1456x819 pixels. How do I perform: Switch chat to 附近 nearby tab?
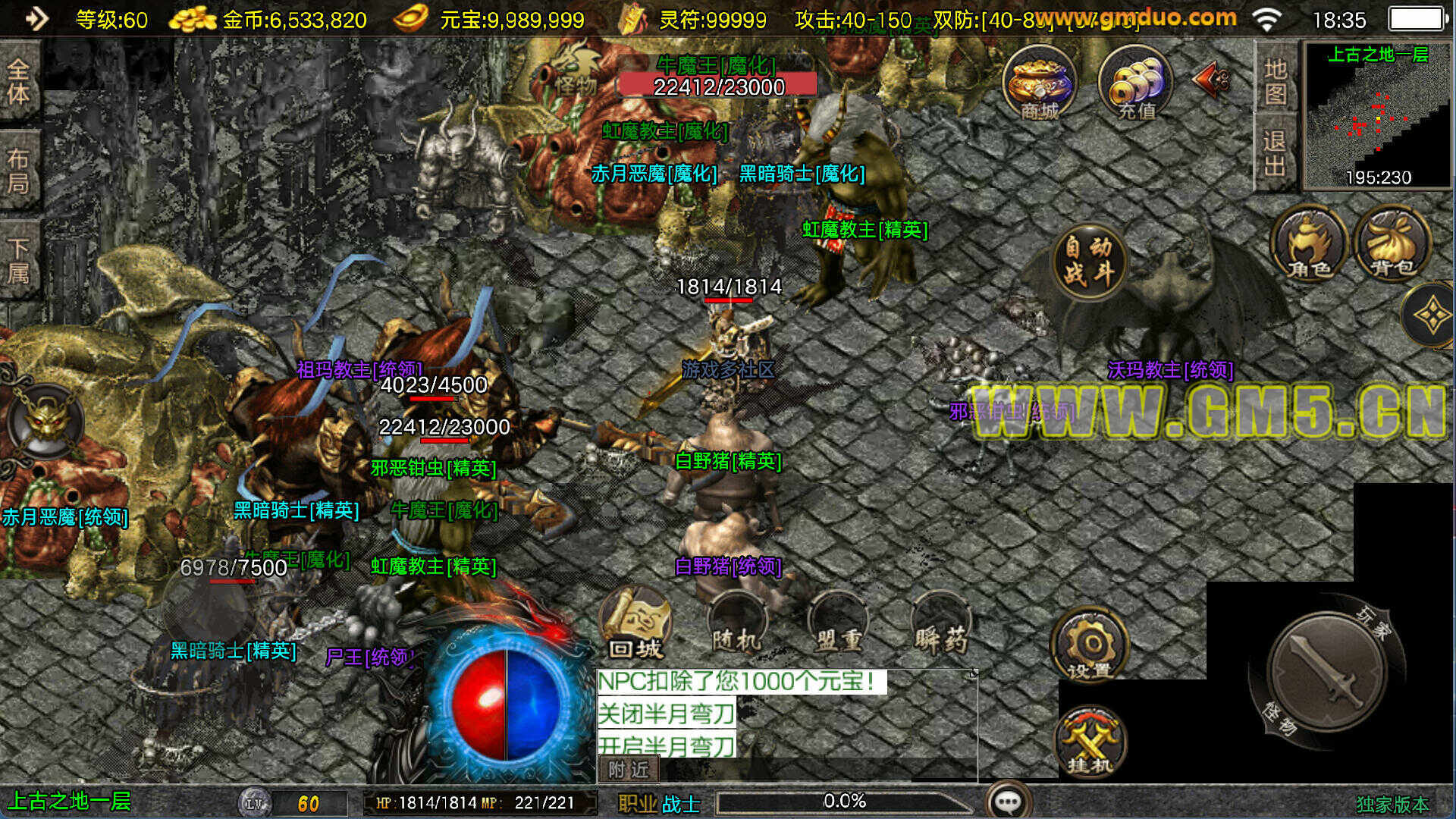[629, 770]
